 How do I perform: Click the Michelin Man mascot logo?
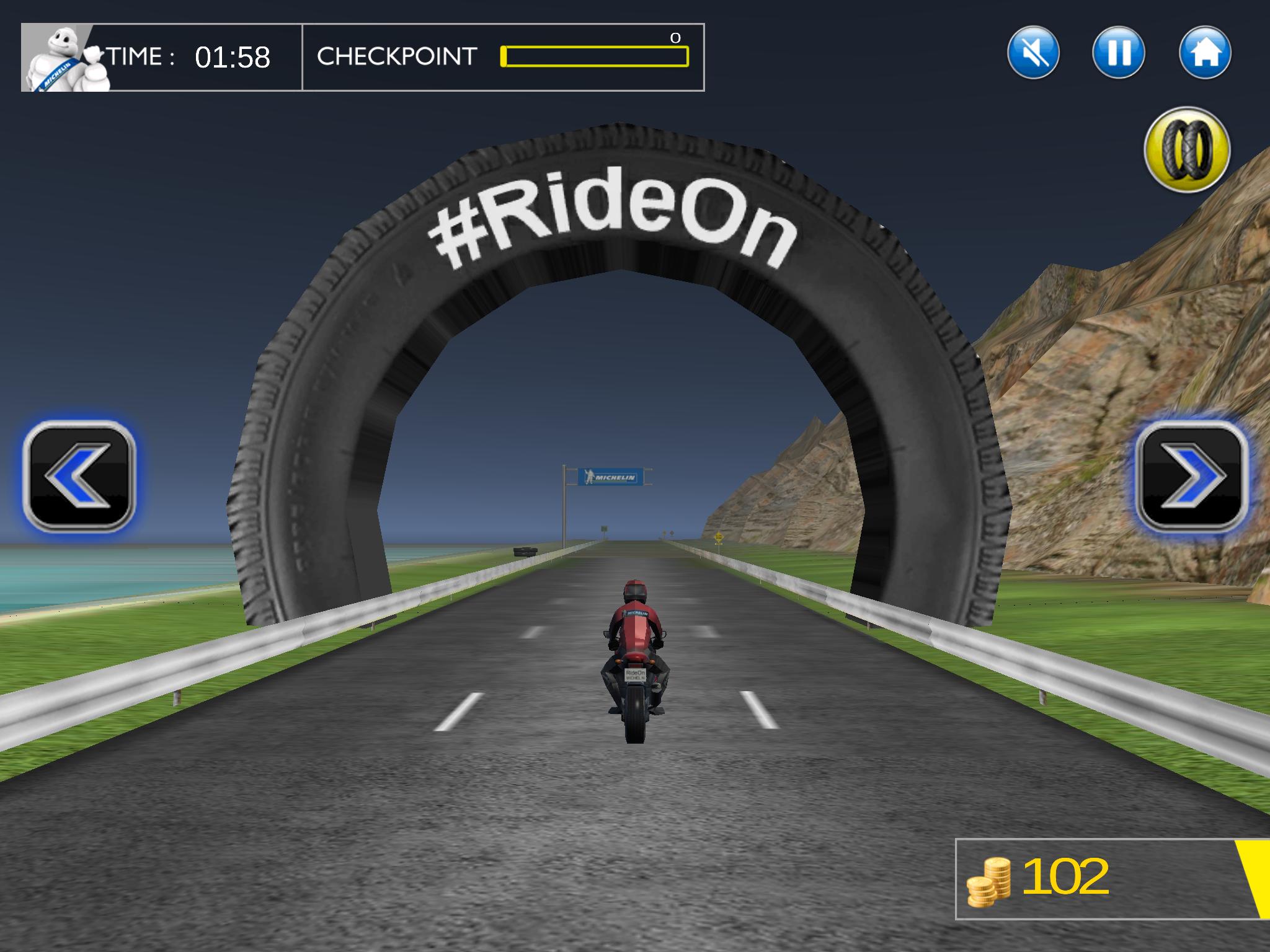coord(62,59)
